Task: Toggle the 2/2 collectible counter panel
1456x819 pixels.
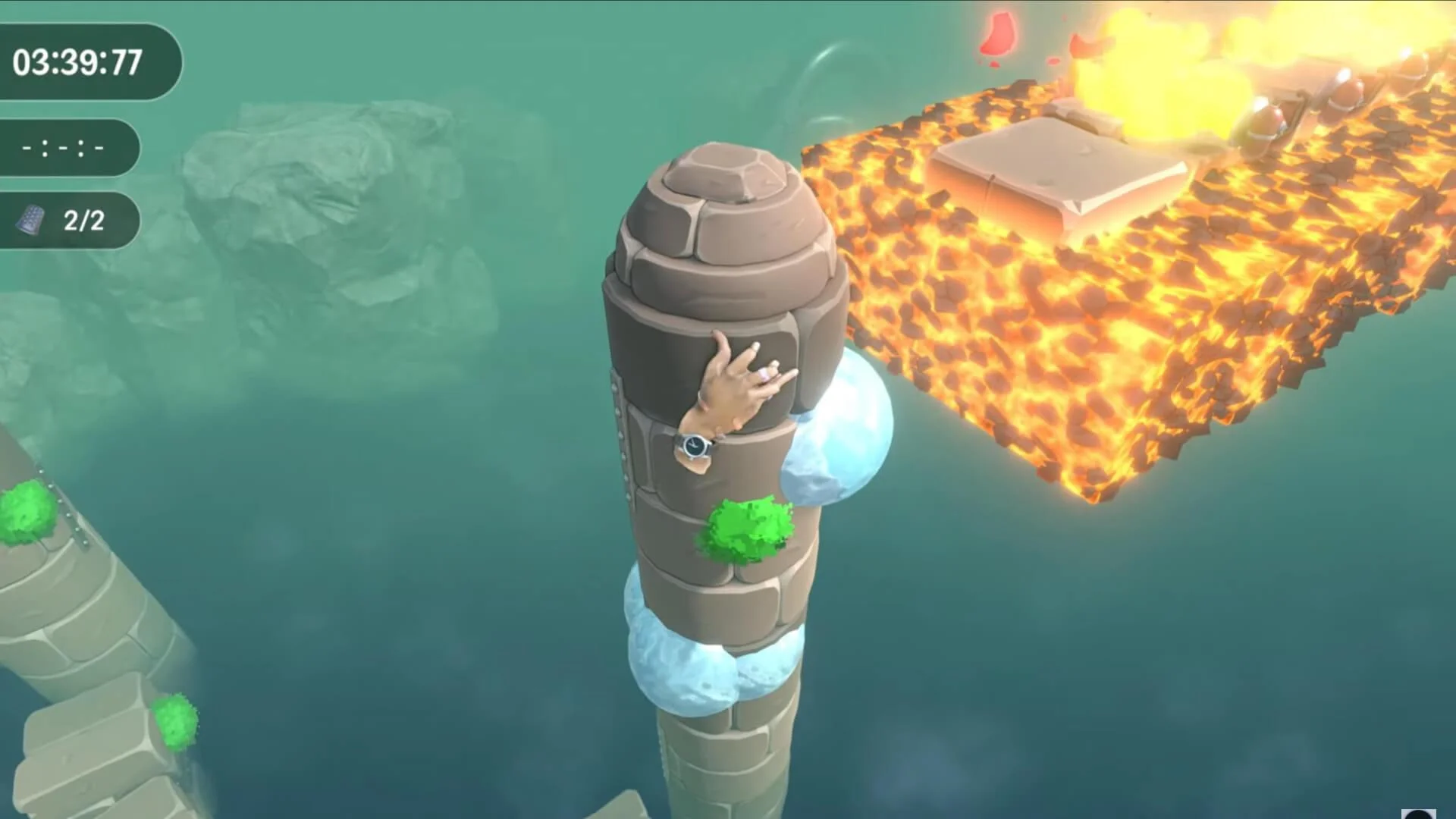Action: 68,220
